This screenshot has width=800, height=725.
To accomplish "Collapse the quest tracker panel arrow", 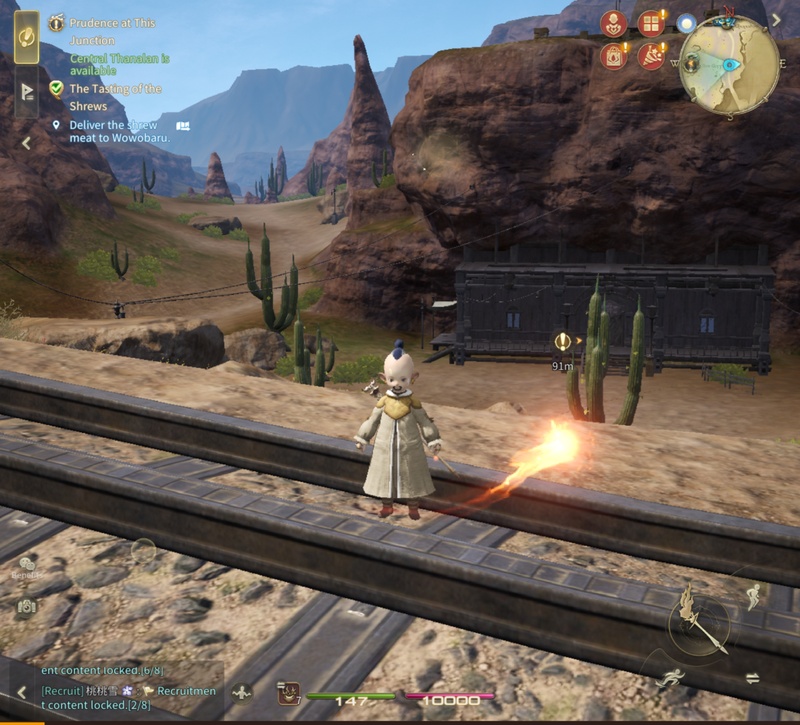I will click(x=26, y=143).
